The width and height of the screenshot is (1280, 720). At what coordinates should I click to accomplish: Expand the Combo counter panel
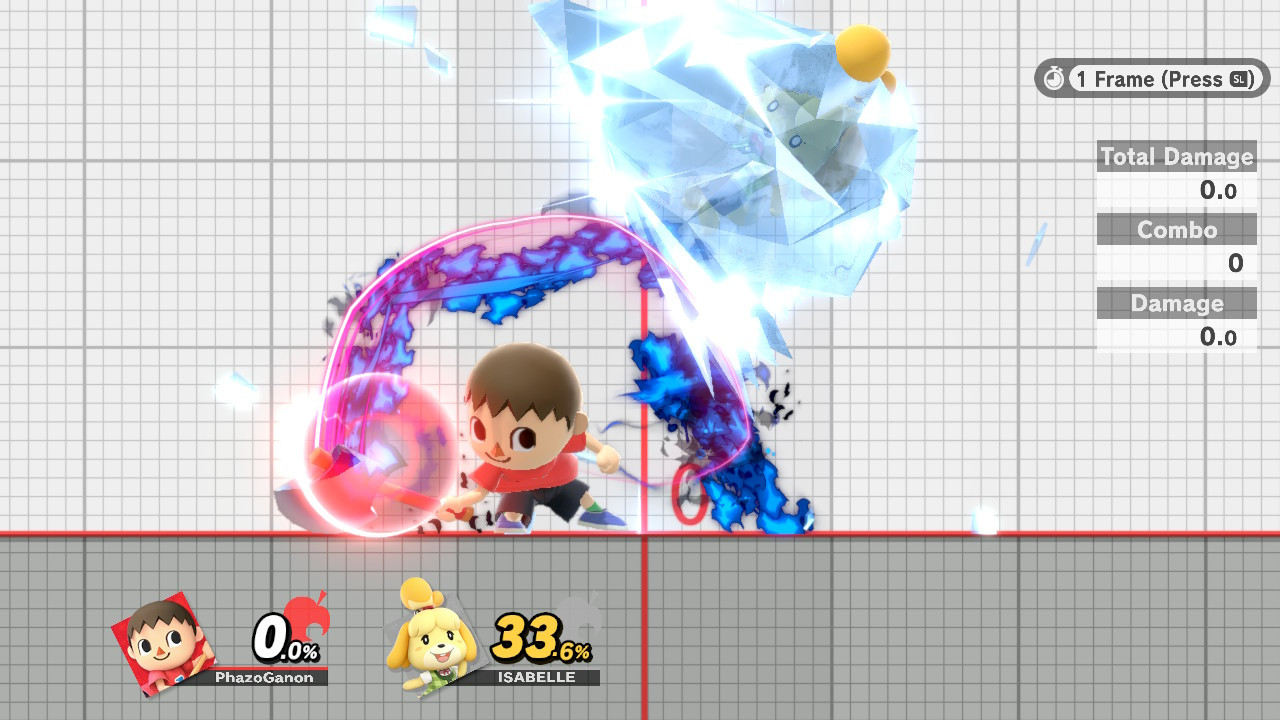[x=1176, y=229]
